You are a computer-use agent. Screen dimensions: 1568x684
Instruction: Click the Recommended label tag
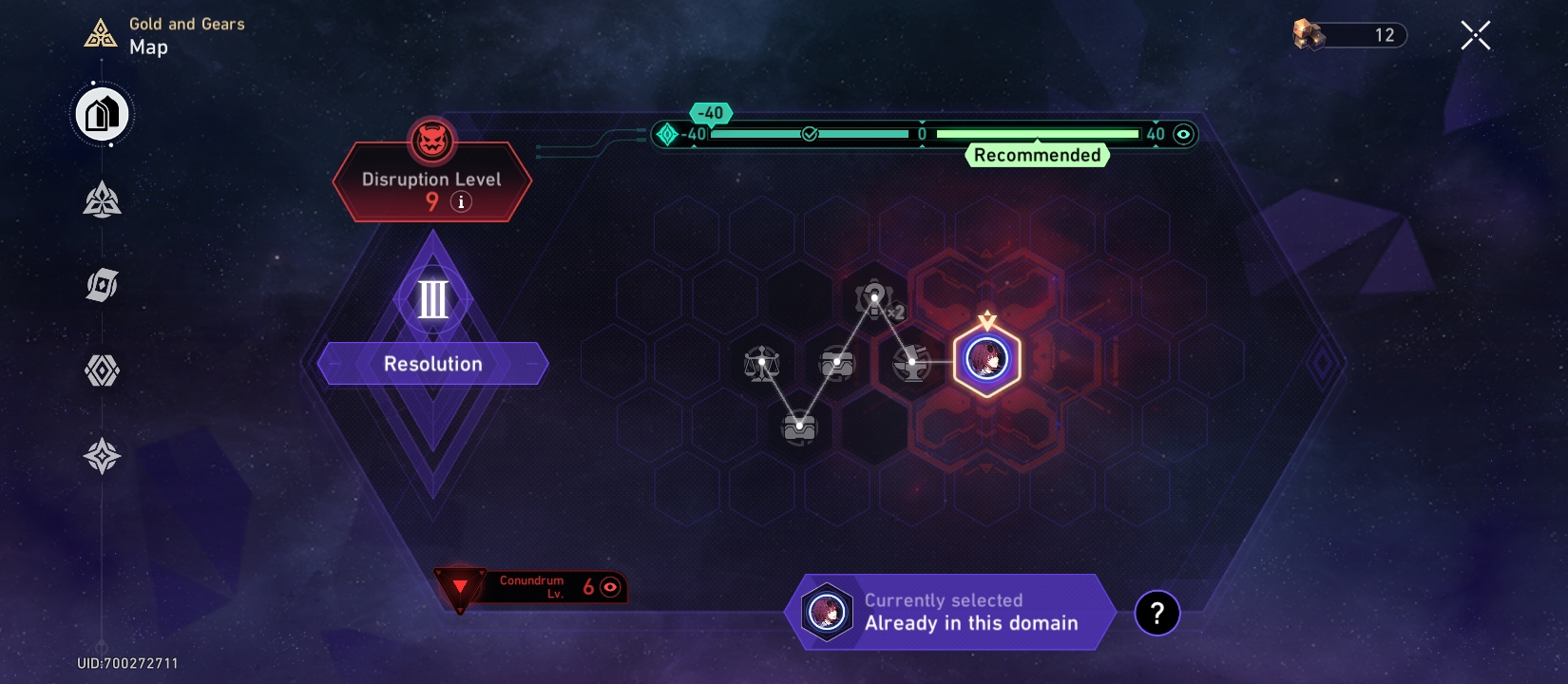point(1037,155)
